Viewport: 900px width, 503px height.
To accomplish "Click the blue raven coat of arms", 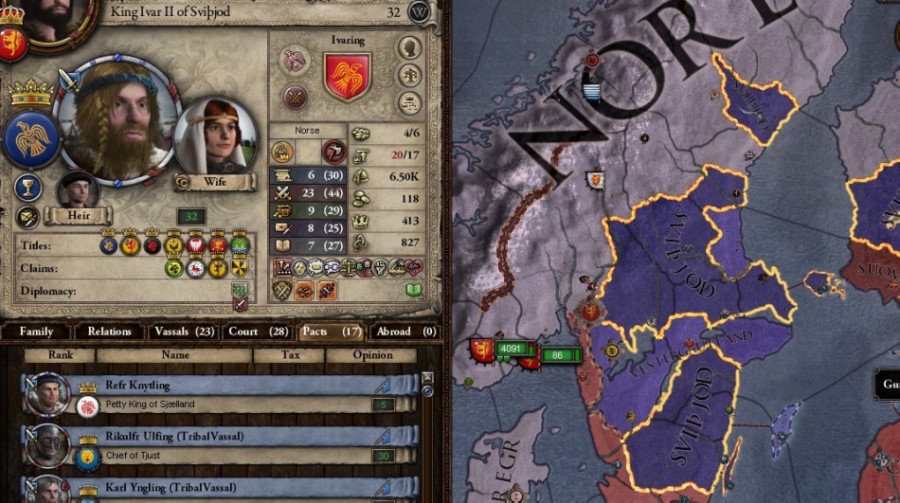I will [31, 139].
